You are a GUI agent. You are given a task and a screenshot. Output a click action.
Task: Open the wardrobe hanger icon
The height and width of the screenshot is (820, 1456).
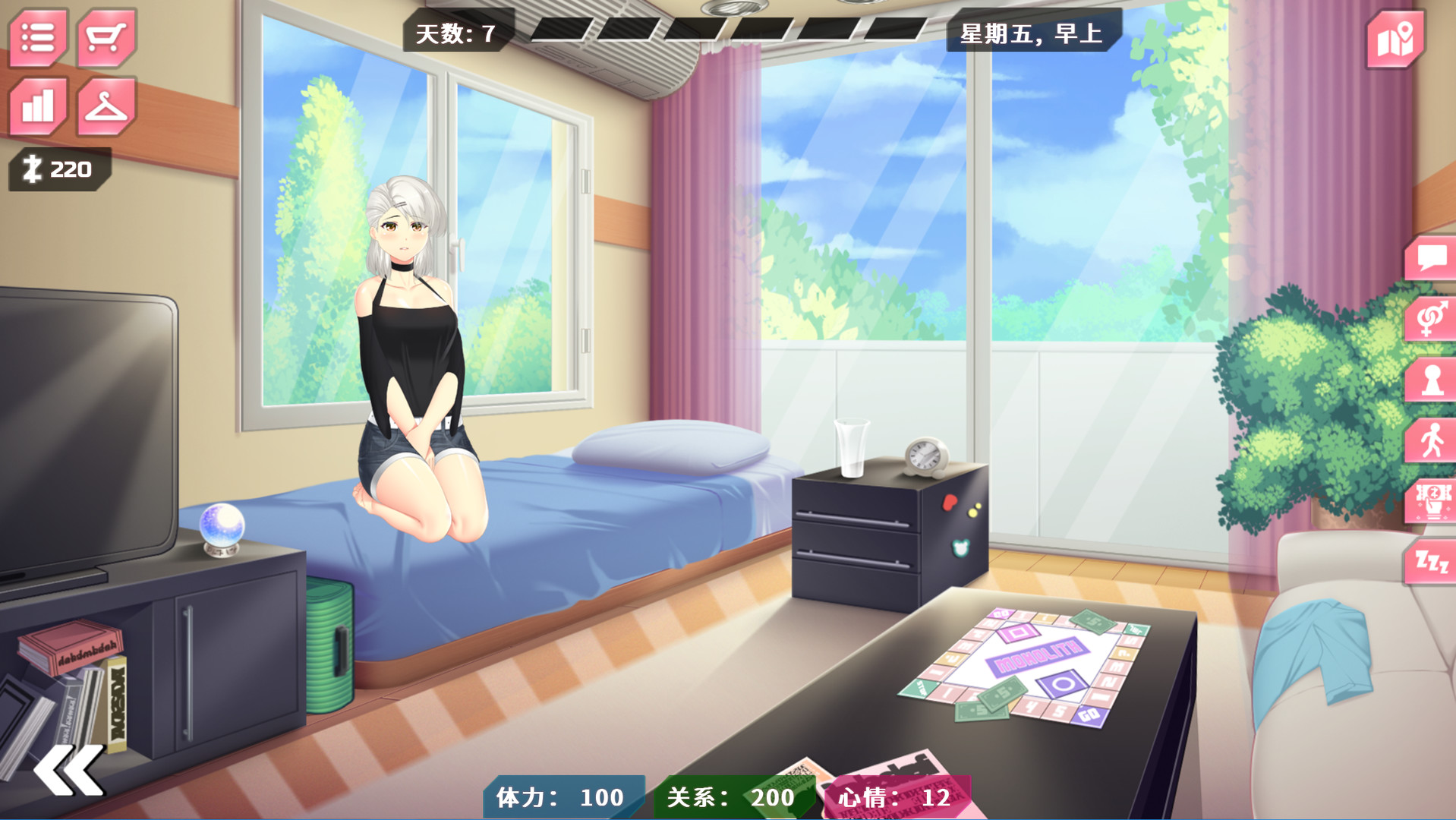click(105, 105)
